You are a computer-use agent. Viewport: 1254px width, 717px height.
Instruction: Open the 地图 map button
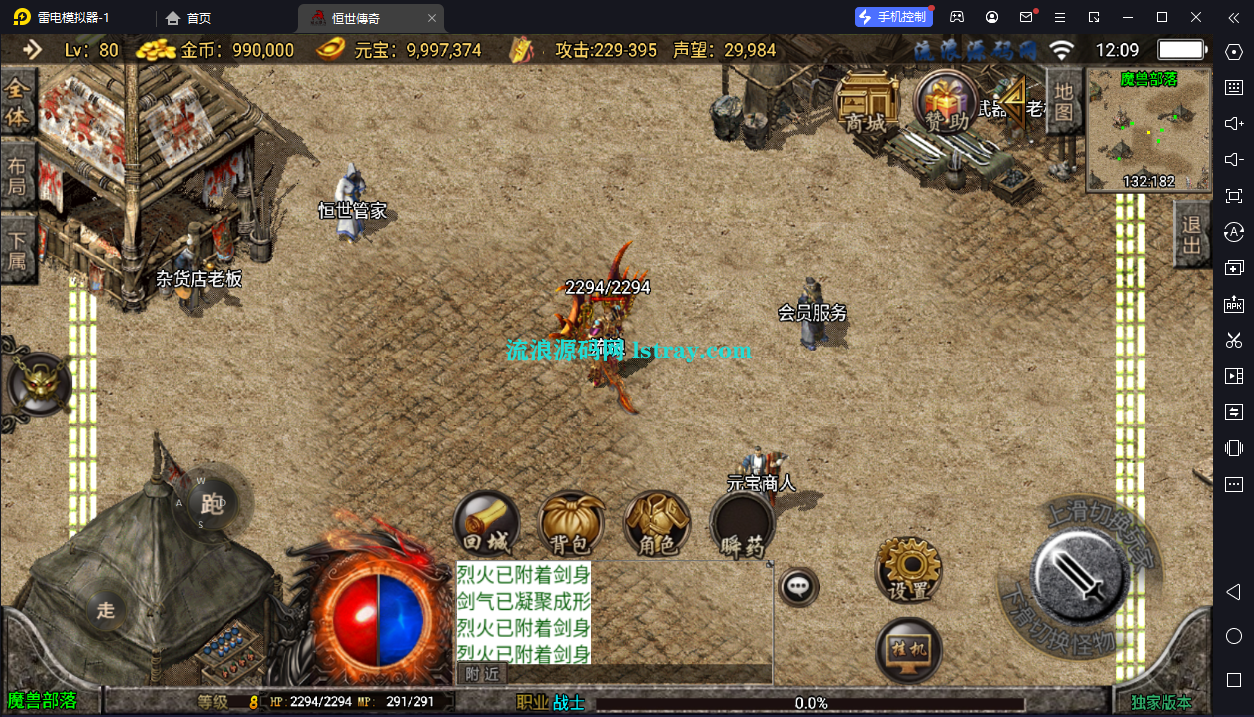[x=1064, y=102]
